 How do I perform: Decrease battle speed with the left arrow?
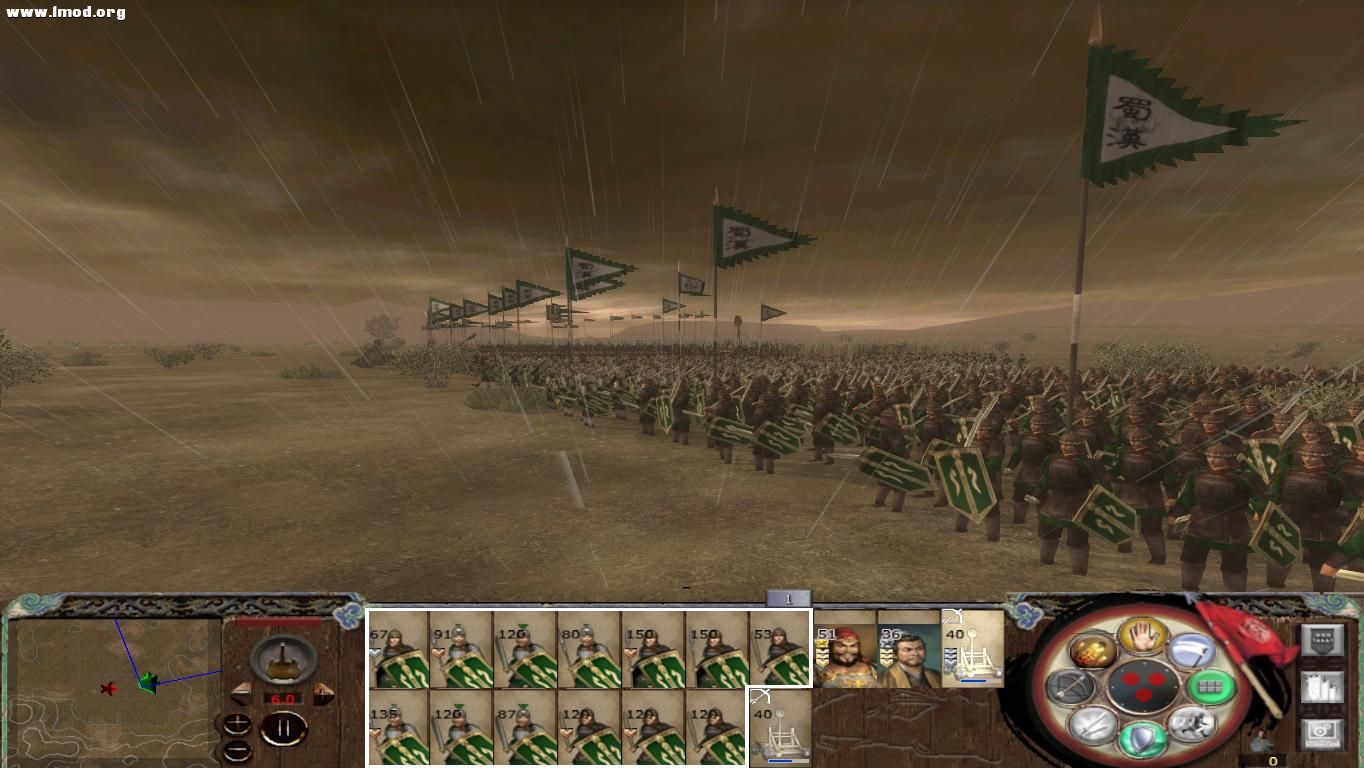coord(241,694)
